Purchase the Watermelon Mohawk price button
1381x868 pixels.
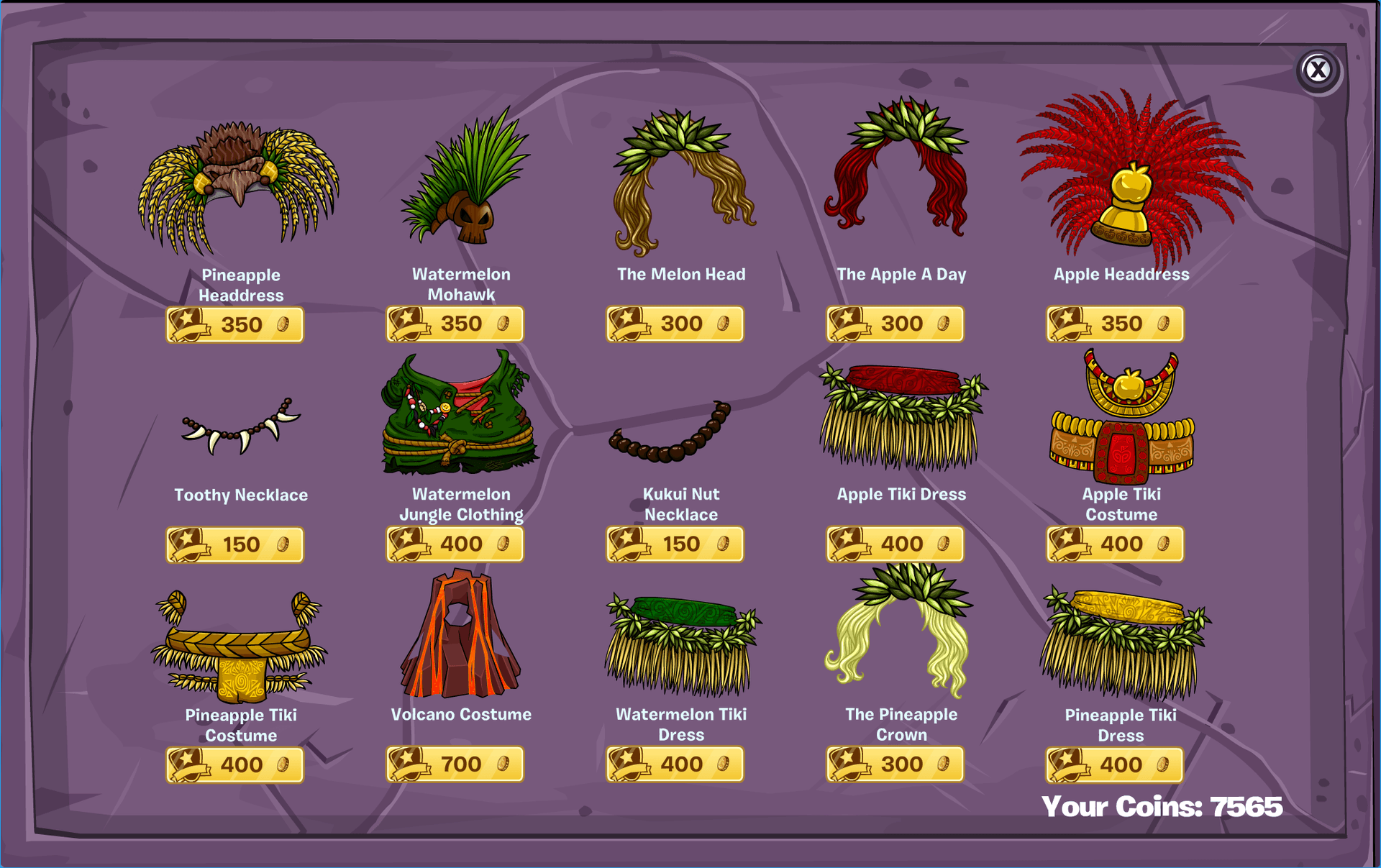[x=455, y=324]
